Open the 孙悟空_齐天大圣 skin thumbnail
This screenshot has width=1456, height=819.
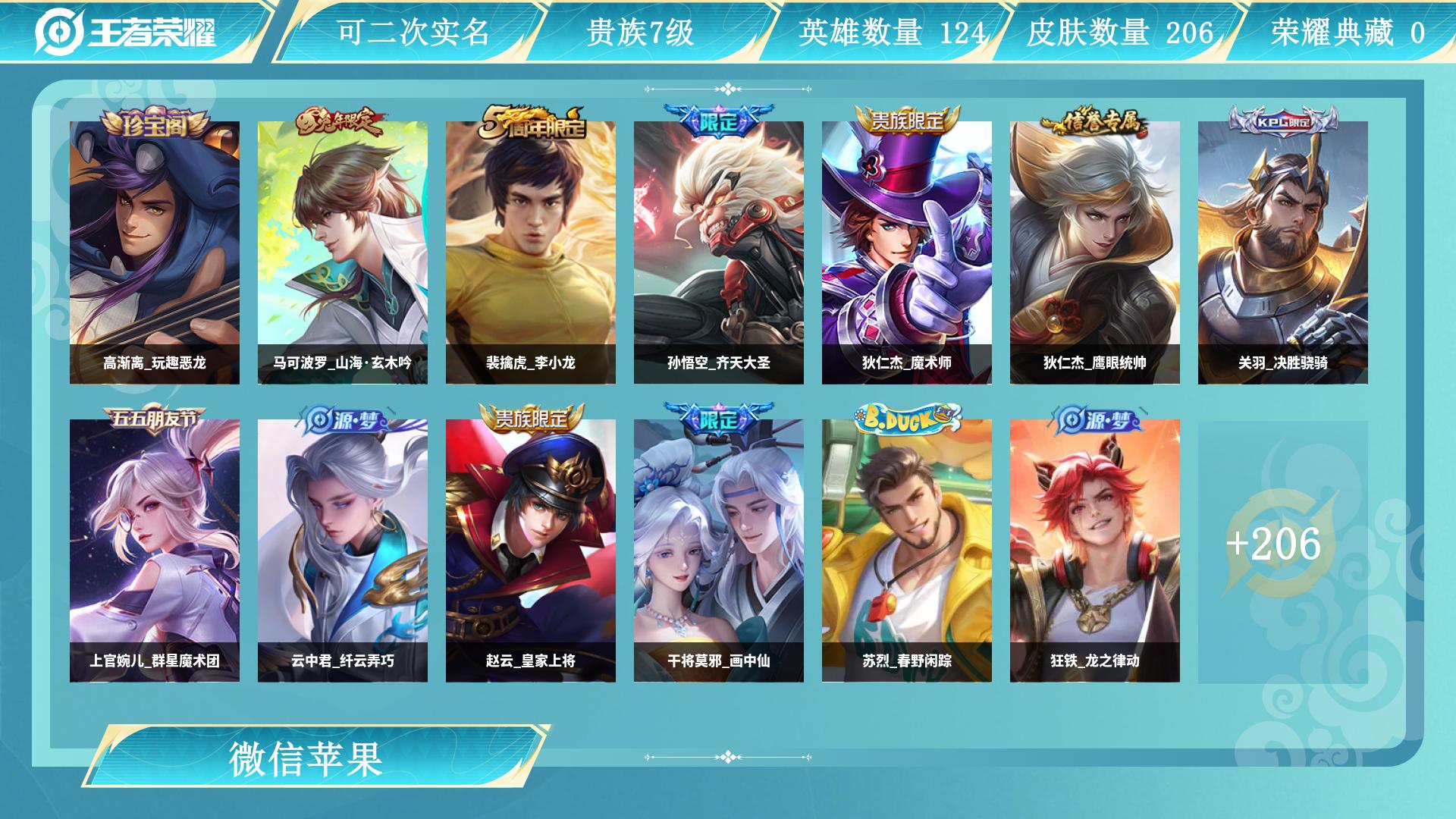coord(717,250)
